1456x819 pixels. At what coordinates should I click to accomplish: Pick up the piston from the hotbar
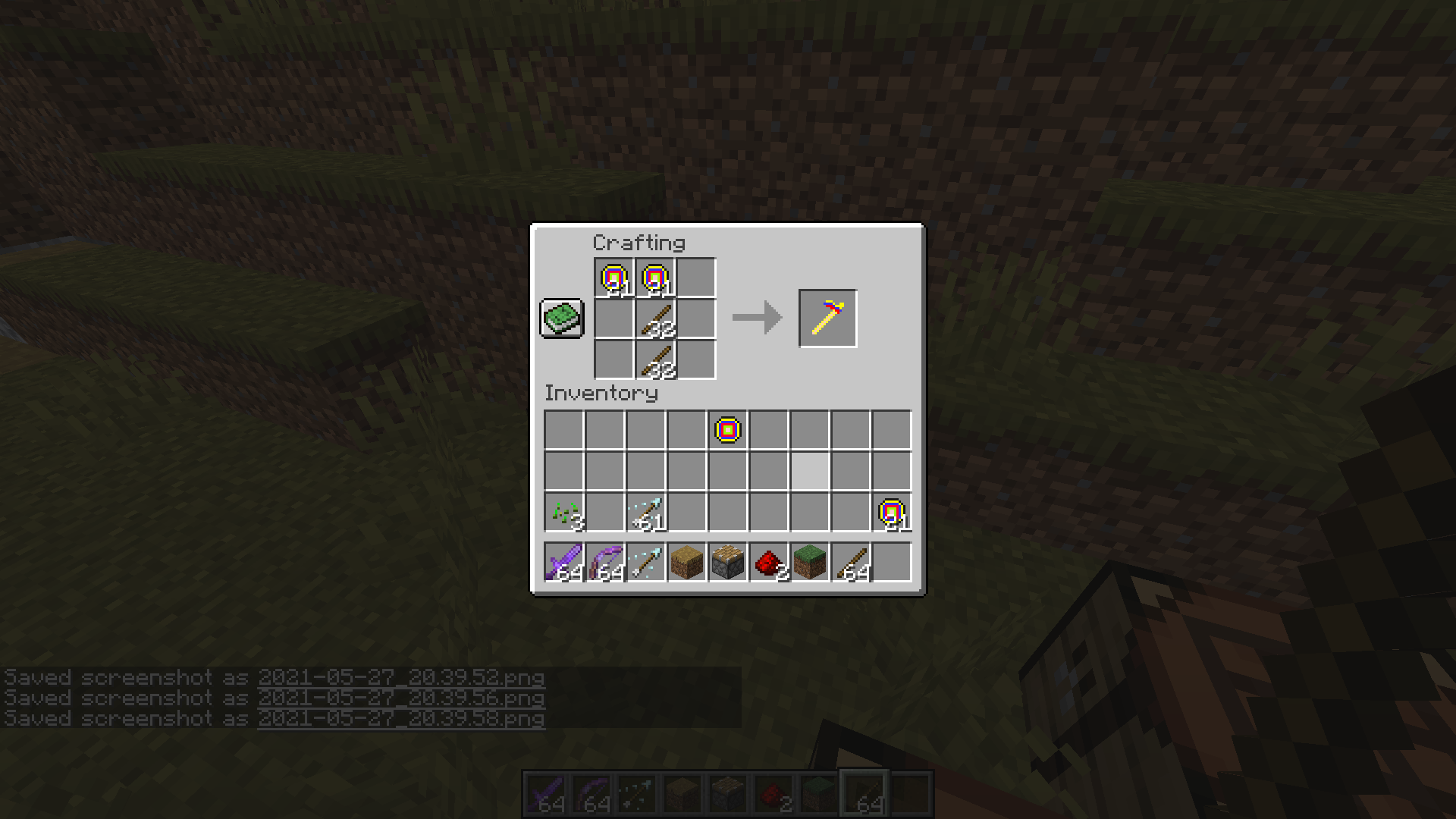tap(726, 561)
